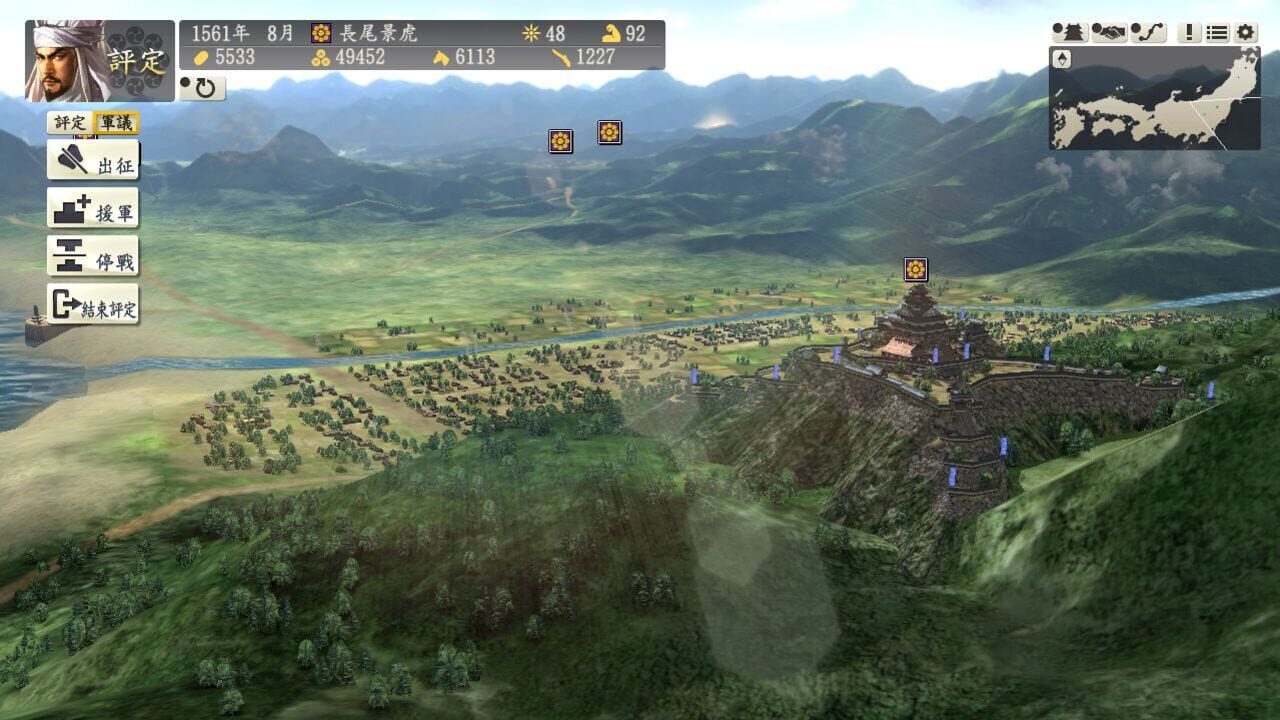1280x720 pixels.
Task: Open the castle overview icon top-right
Action: click(x=1068, y=32)
